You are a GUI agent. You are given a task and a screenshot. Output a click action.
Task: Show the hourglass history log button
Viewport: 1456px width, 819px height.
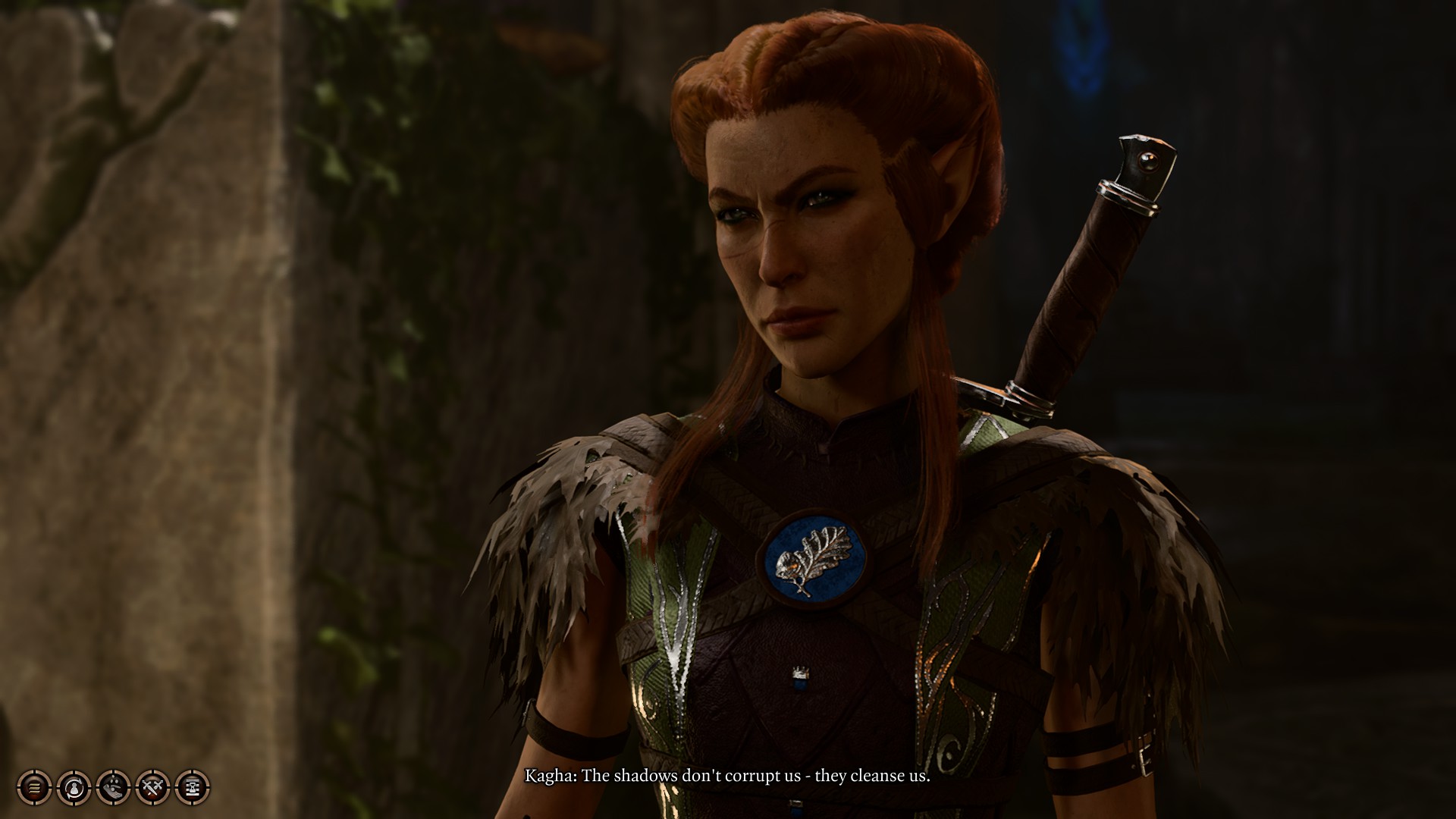192,787
